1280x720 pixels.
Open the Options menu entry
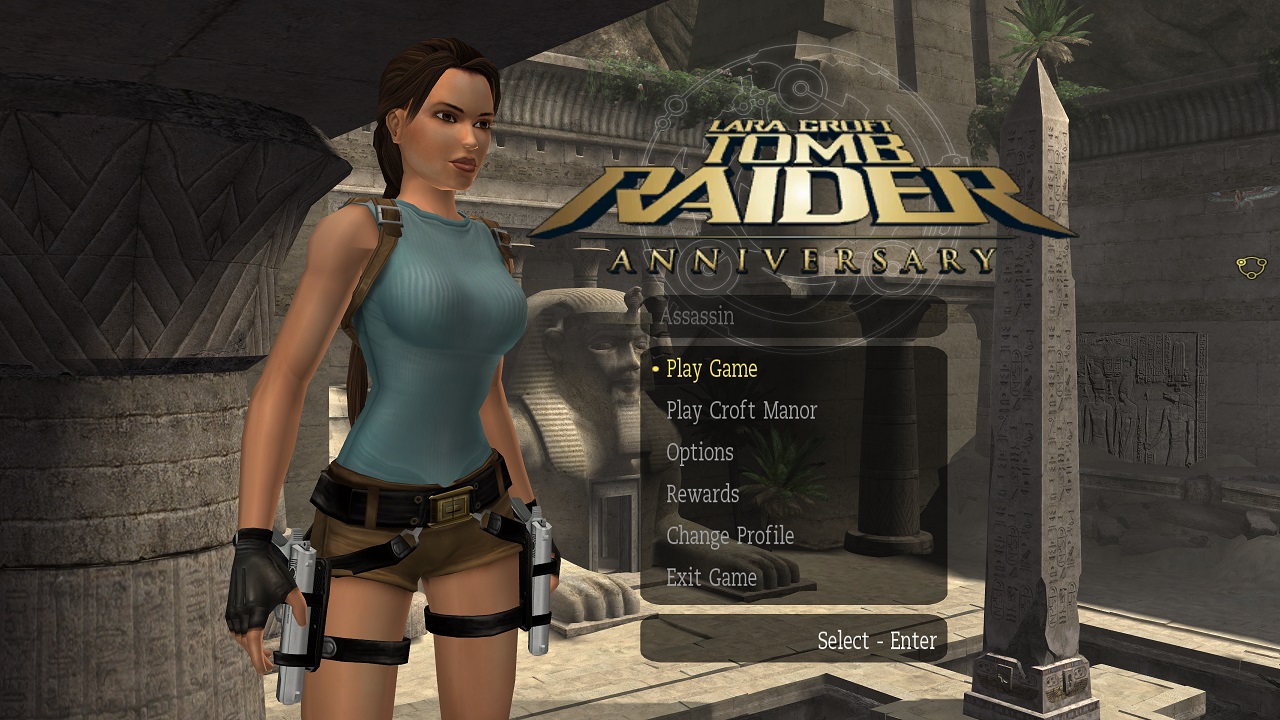pos(699,453)
